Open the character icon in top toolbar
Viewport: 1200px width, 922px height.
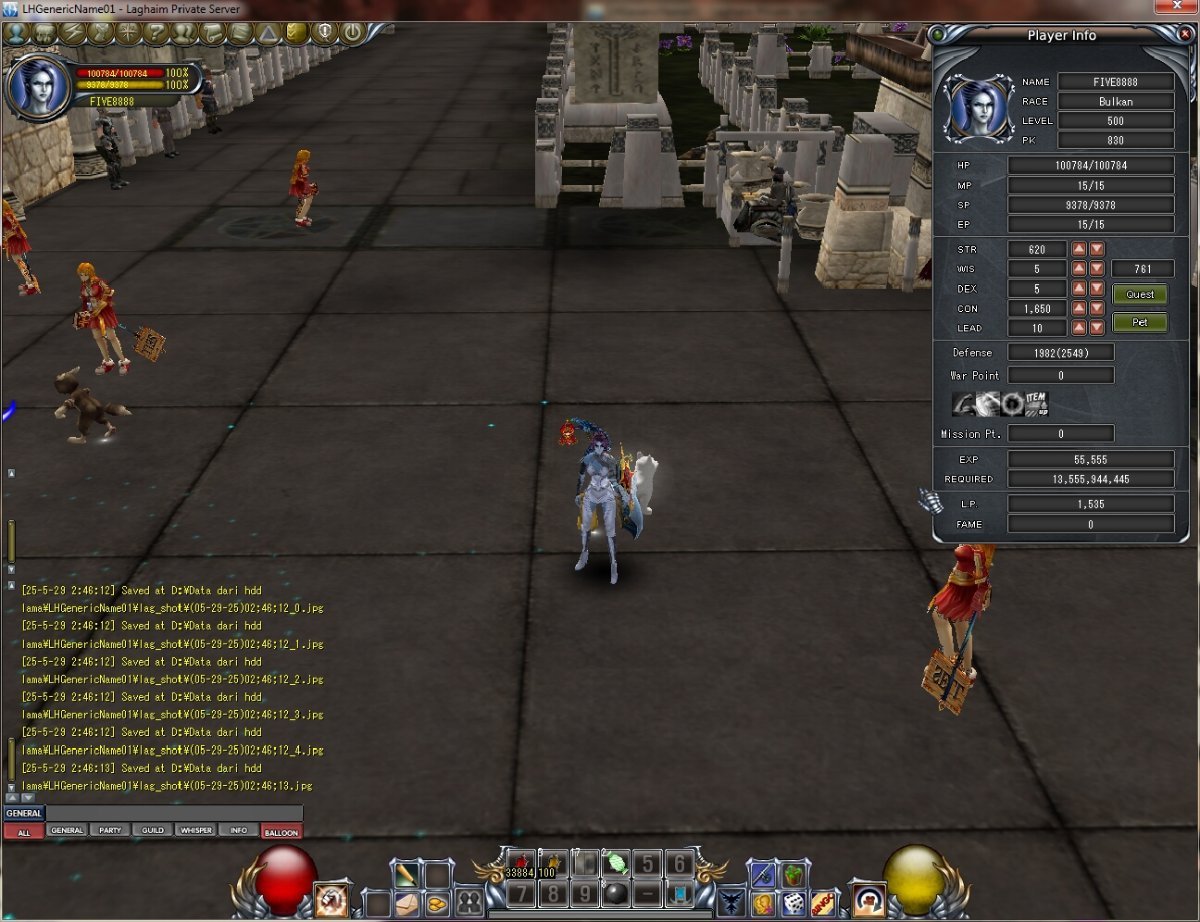15,32
